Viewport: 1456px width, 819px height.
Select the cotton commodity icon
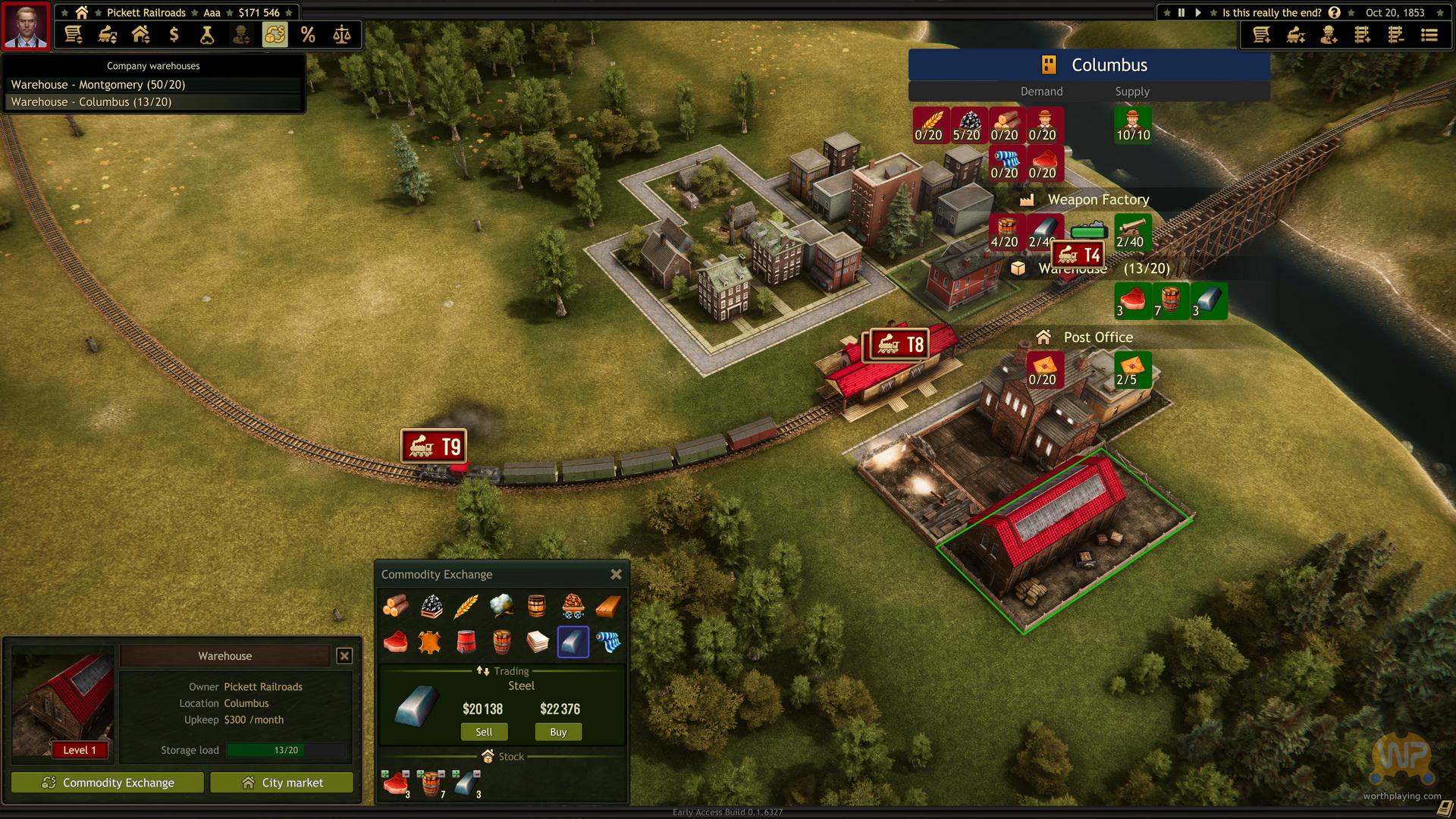point(500,606)
